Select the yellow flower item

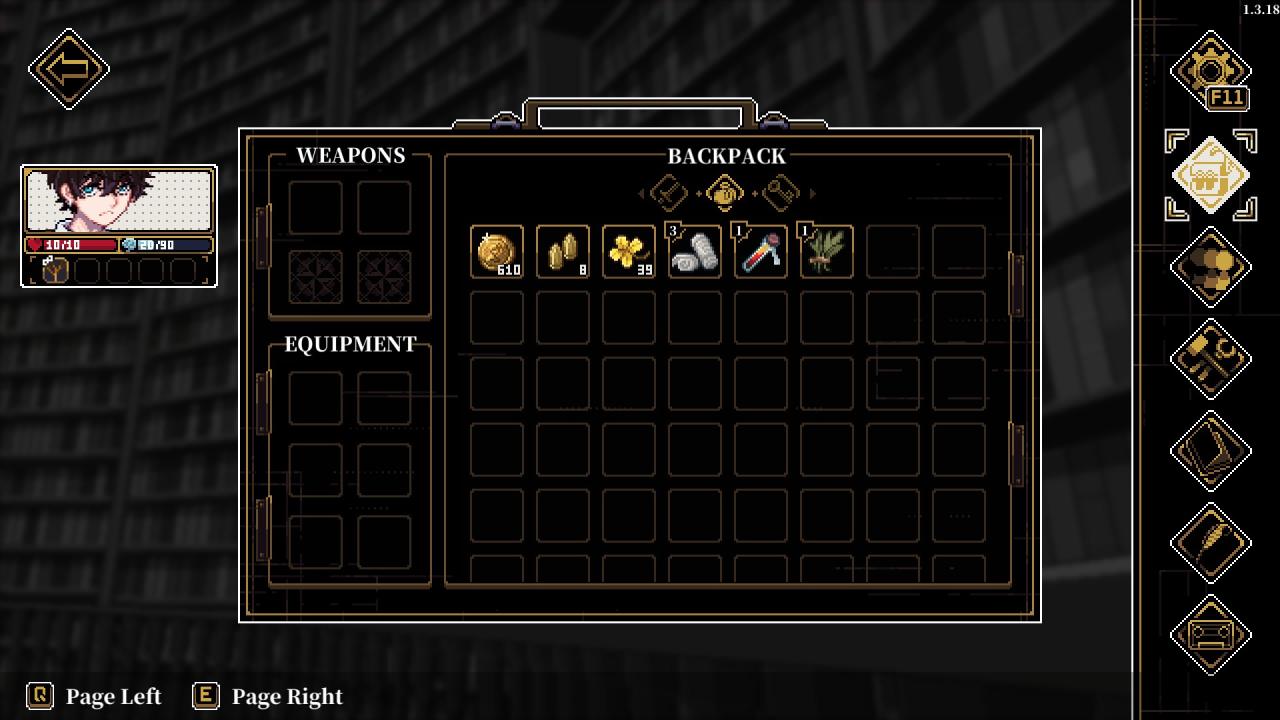(629, 251)
